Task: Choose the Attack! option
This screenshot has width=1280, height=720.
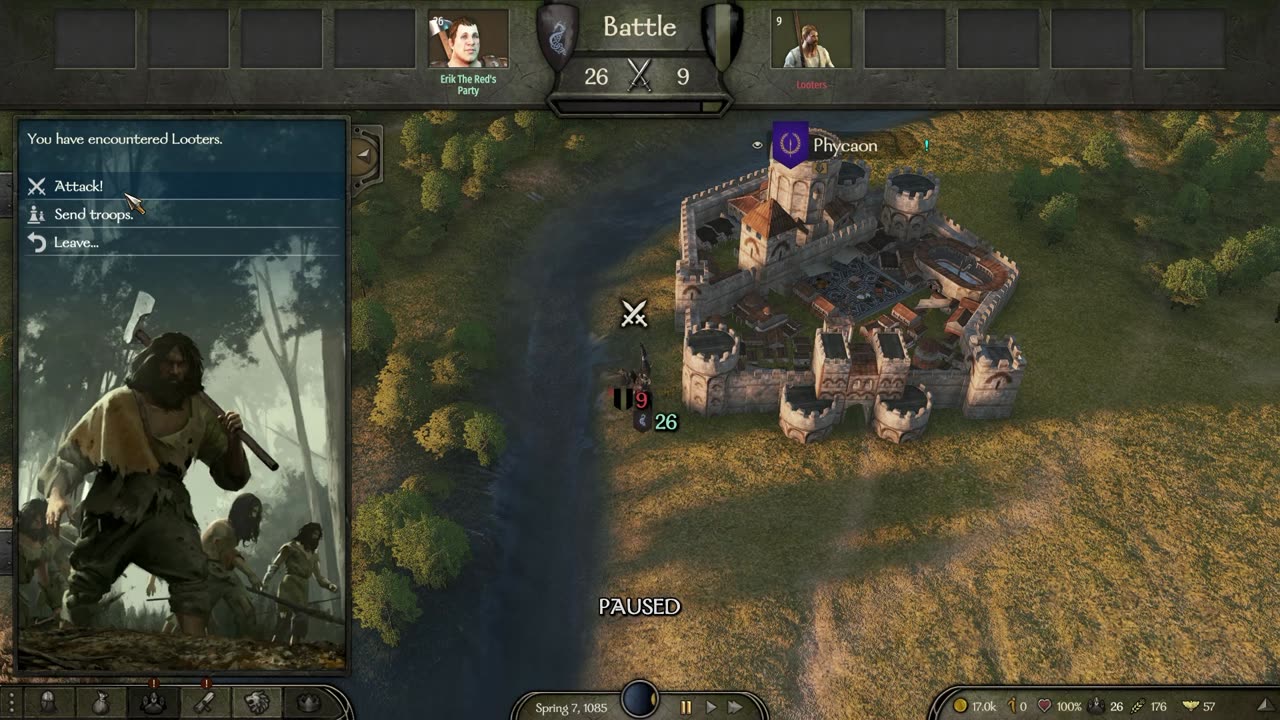Action: click(78, 186)
